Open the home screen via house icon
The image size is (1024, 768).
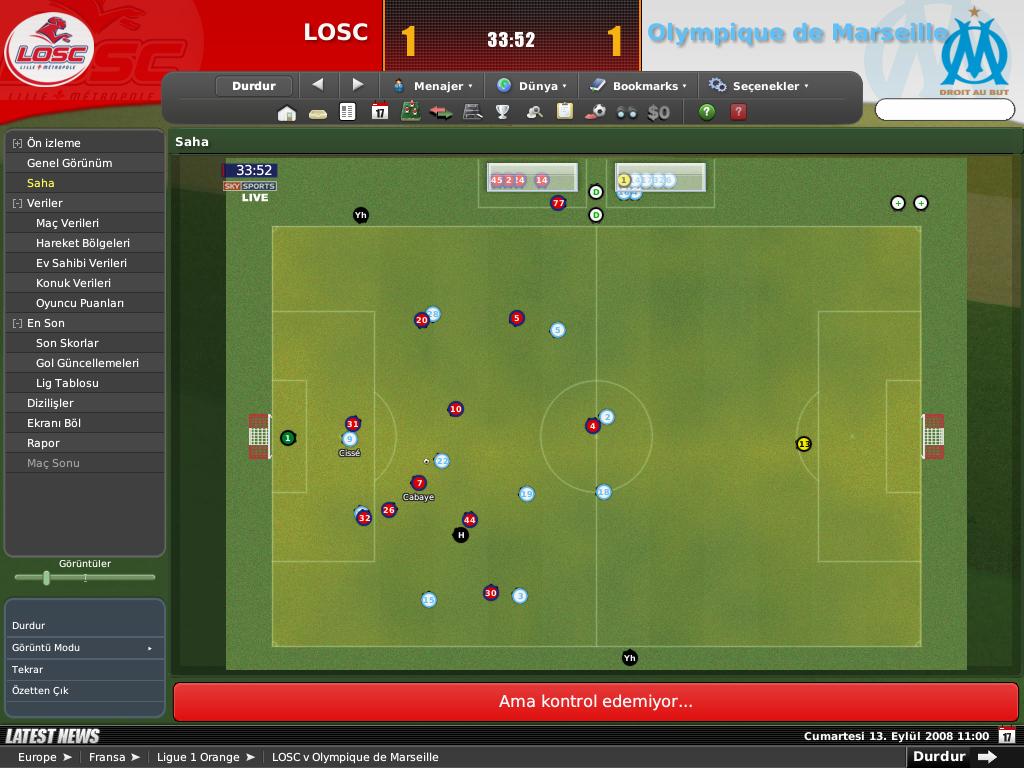click(287, 112)
